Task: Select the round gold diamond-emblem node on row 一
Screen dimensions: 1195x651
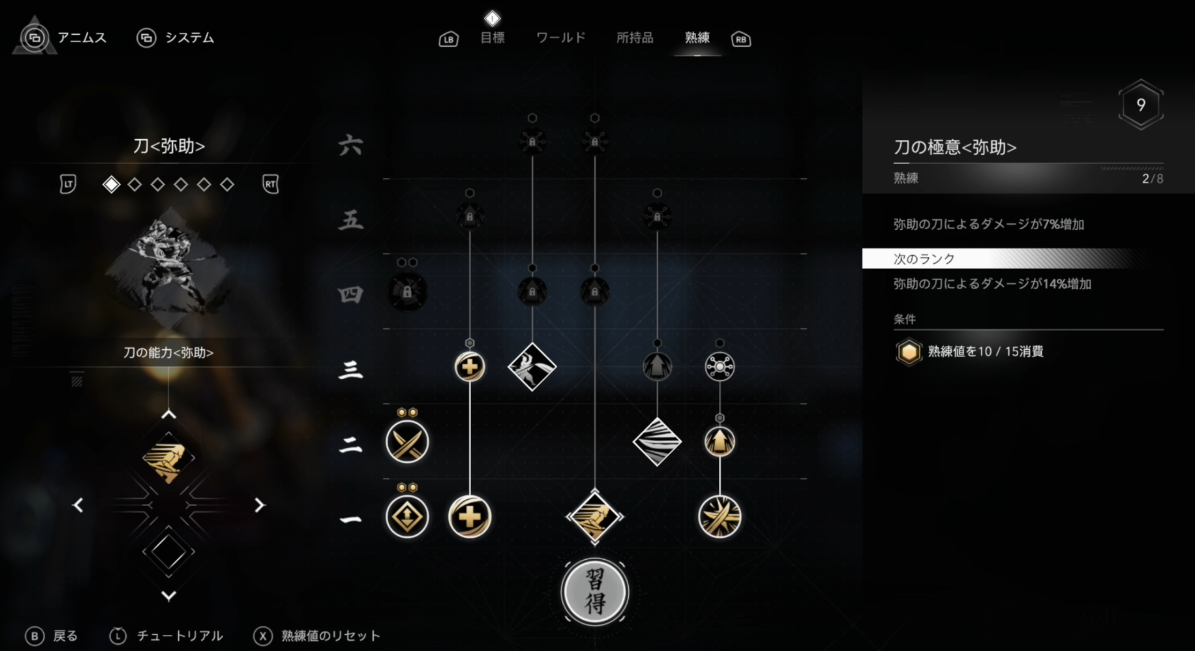Action: 407,516
